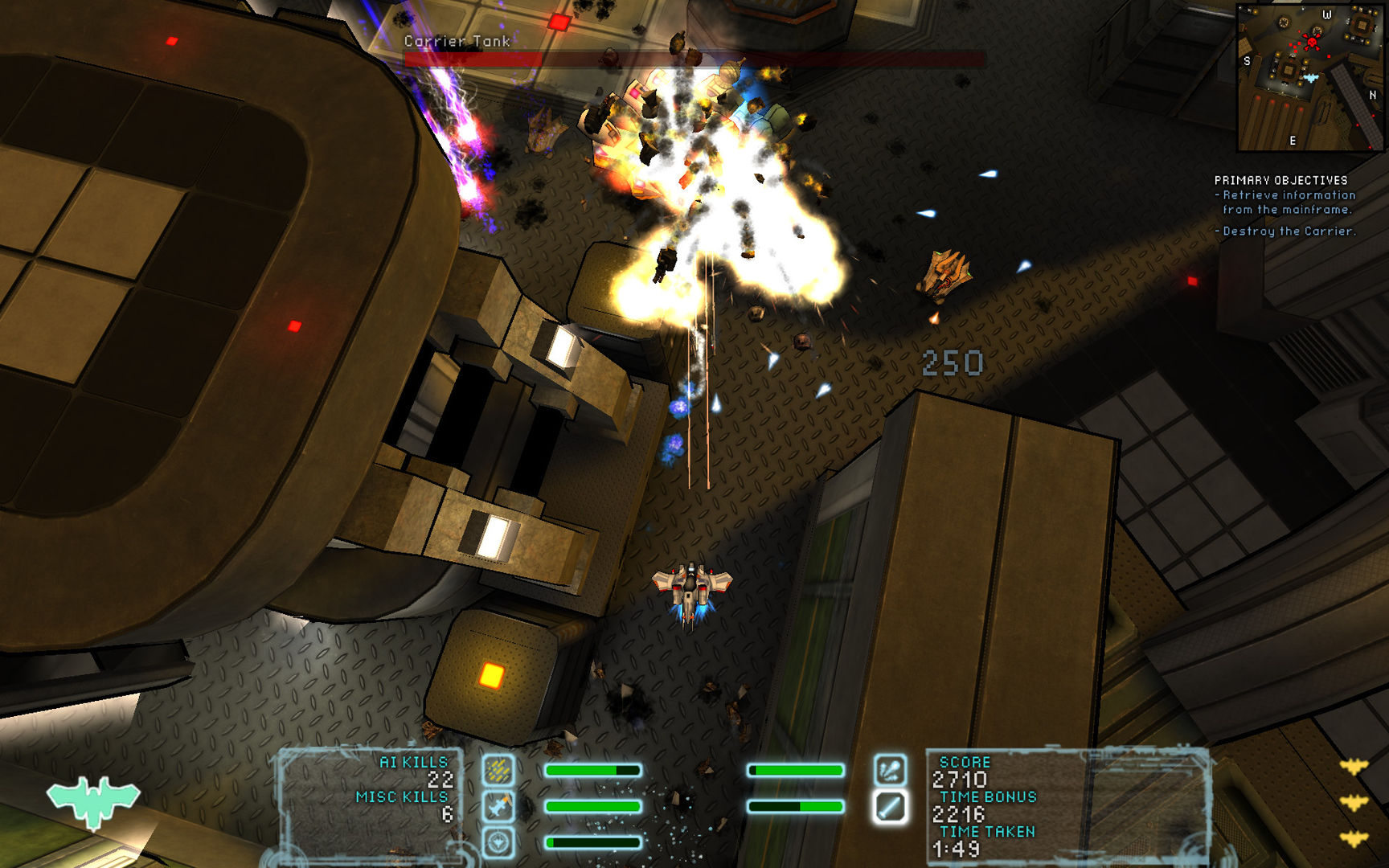Click the bottommost yellow life ship icon

coord(1354,837)
